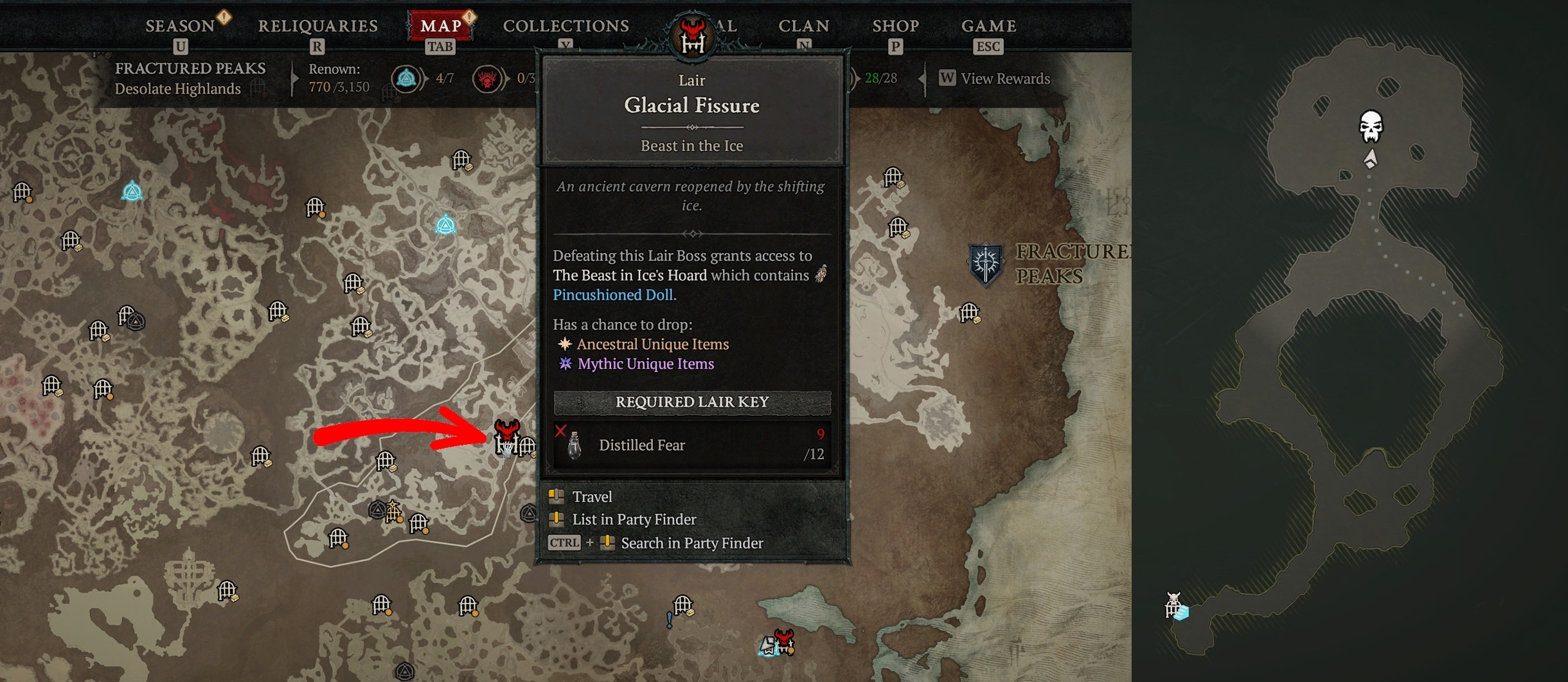The height and width of the screenshot is (682, 1568).
Task: Click the Distilled Fear lair key row
Action: coord(691,445)
